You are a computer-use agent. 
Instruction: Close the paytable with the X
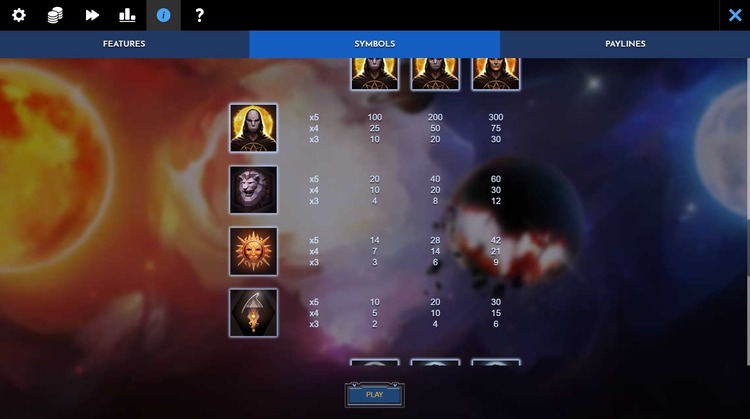pos(735,15)
